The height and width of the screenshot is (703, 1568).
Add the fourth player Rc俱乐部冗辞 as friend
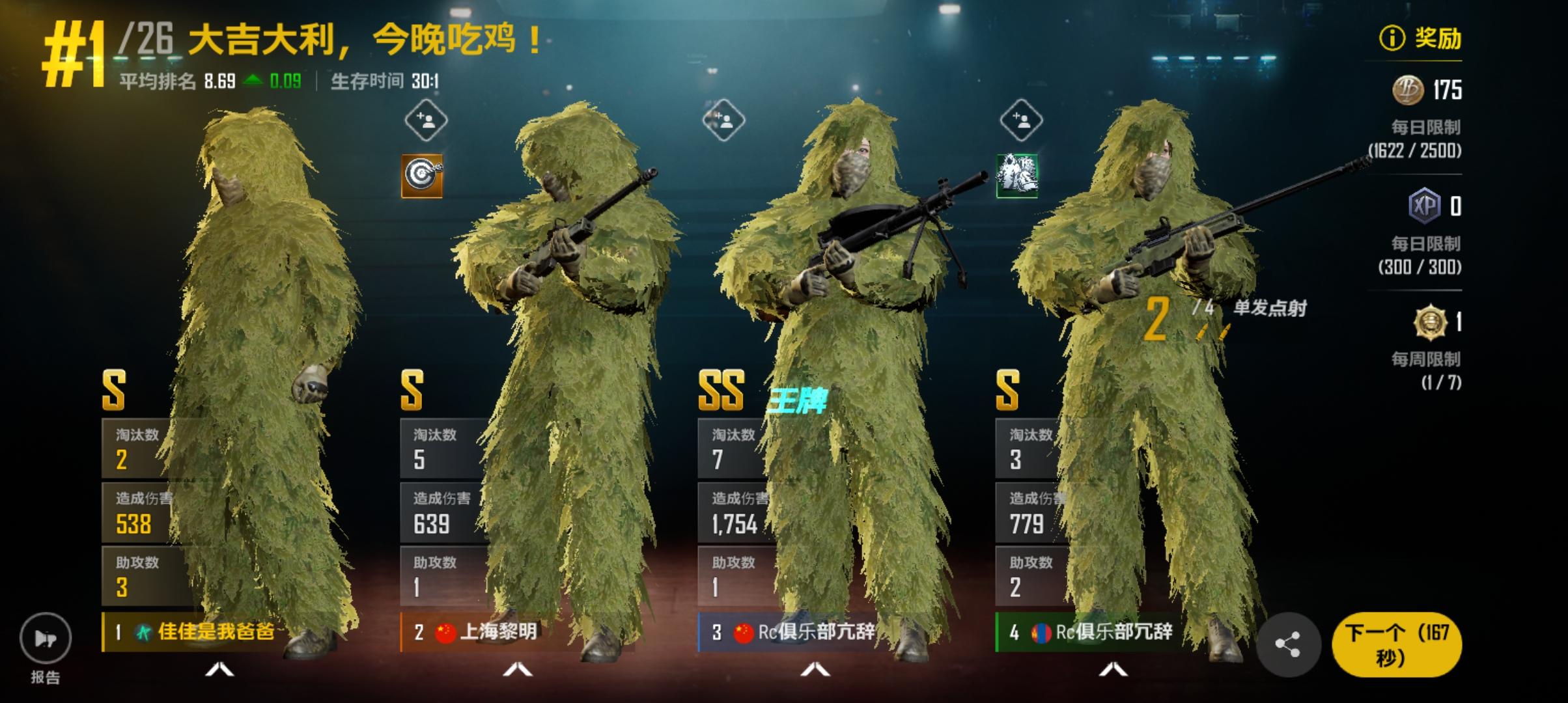click(1021, 120)
